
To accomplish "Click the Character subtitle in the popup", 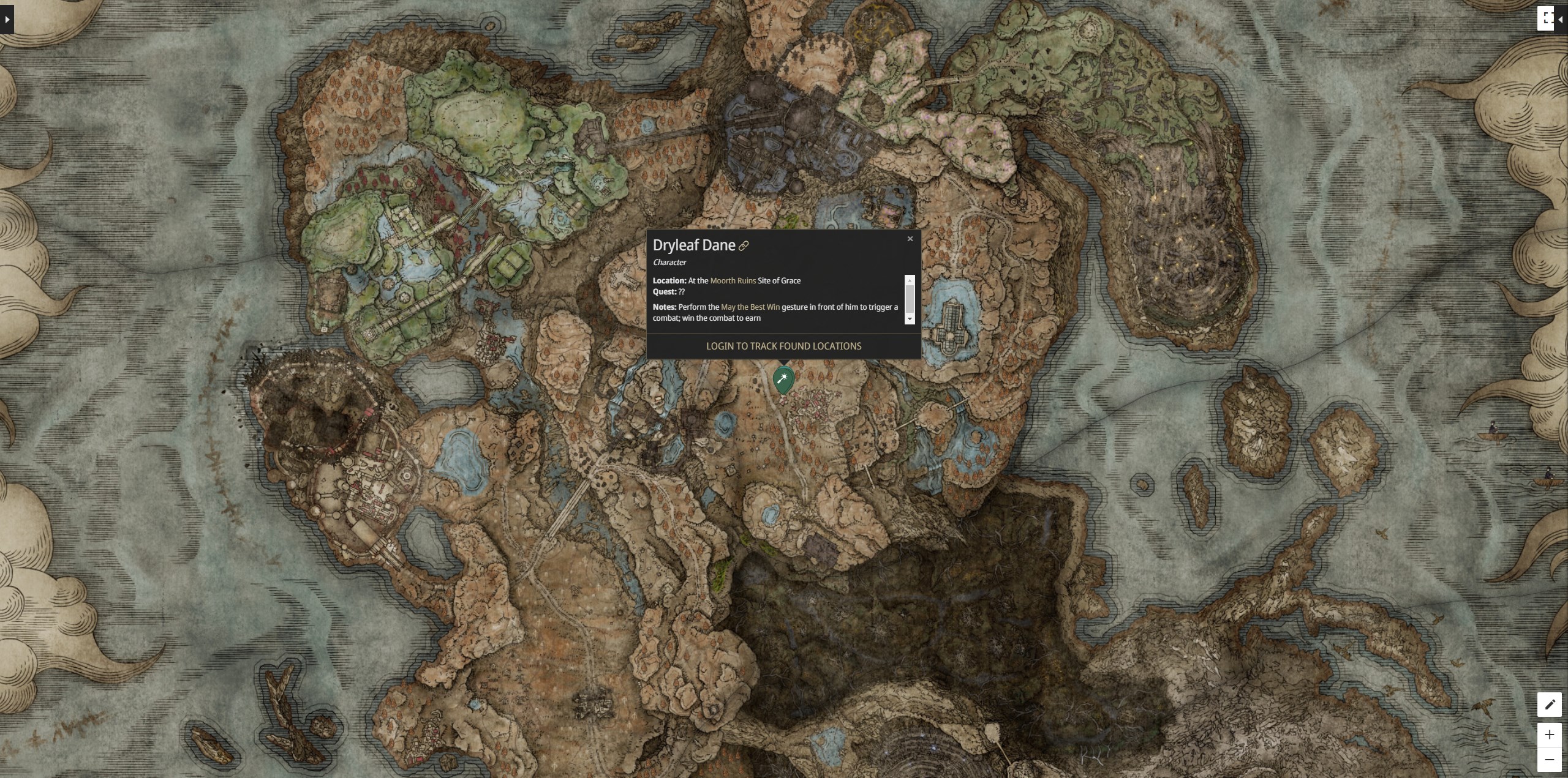I will (669, 262).
